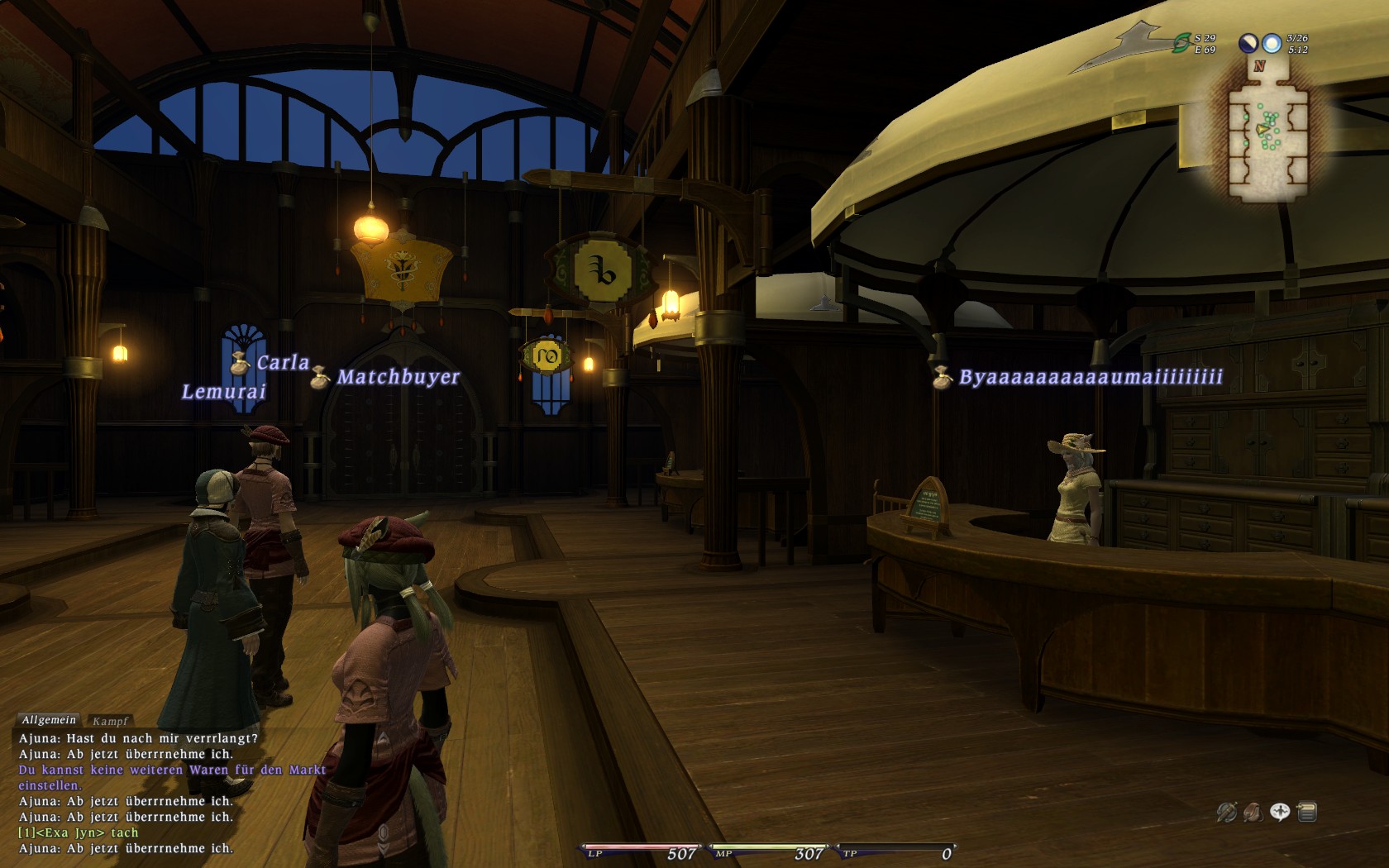Viewport: 1389px width, 868px height.
Task: Click the sword and shield icon
Action: coord(1226,813)
